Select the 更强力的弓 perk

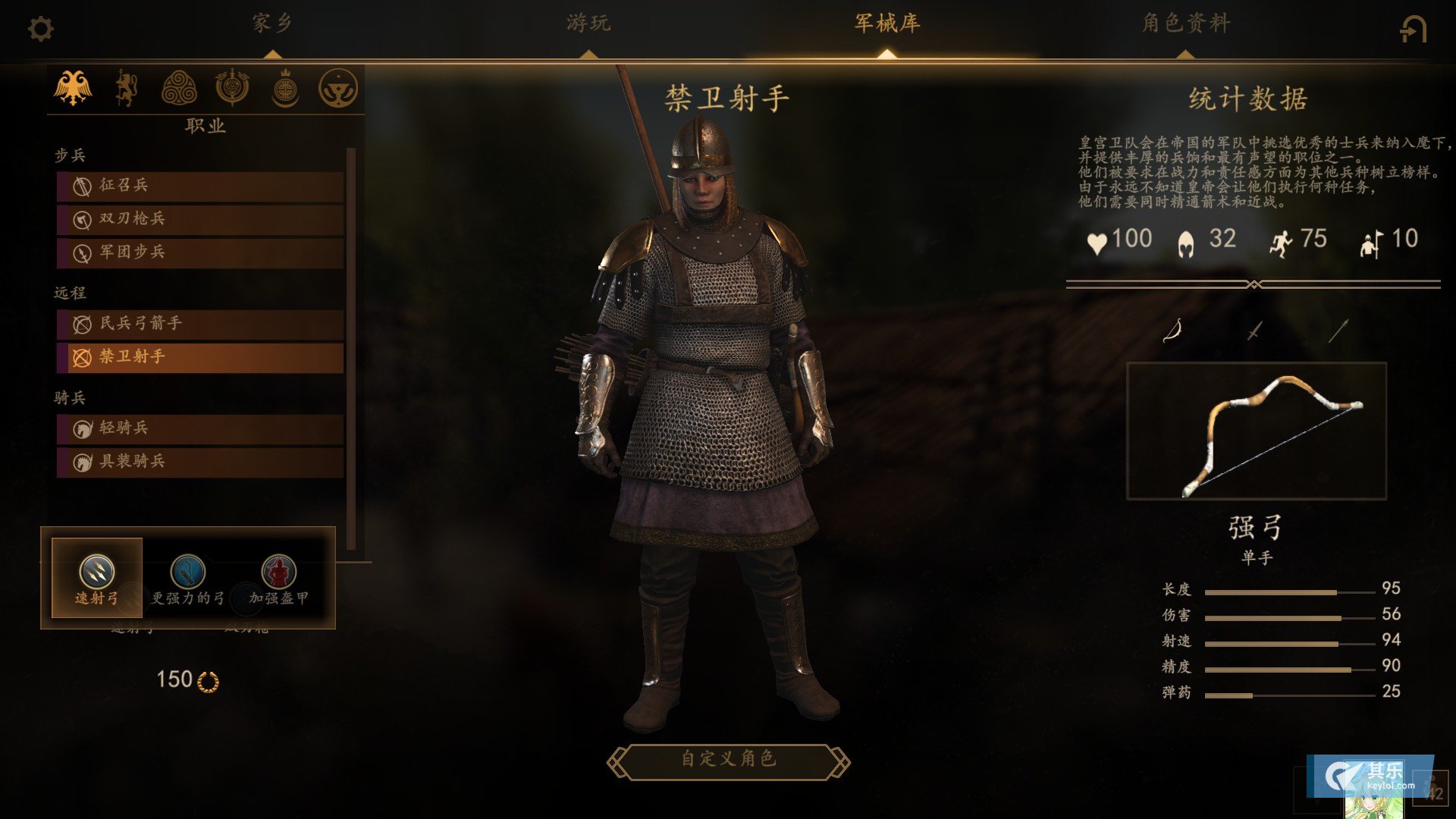[x=188, y=579]
